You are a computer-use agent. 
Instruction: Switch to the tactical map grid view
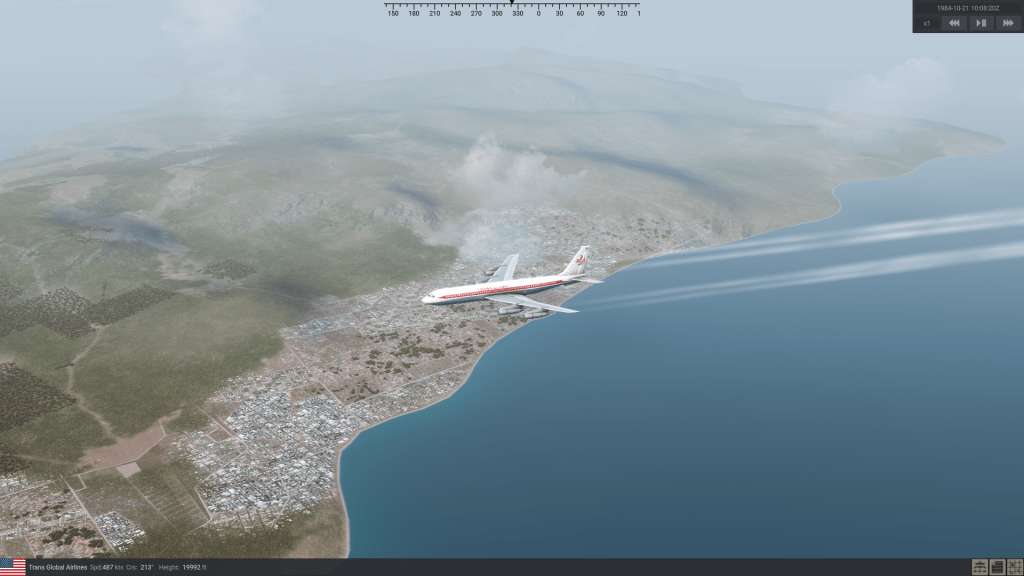click(1014, 567)
